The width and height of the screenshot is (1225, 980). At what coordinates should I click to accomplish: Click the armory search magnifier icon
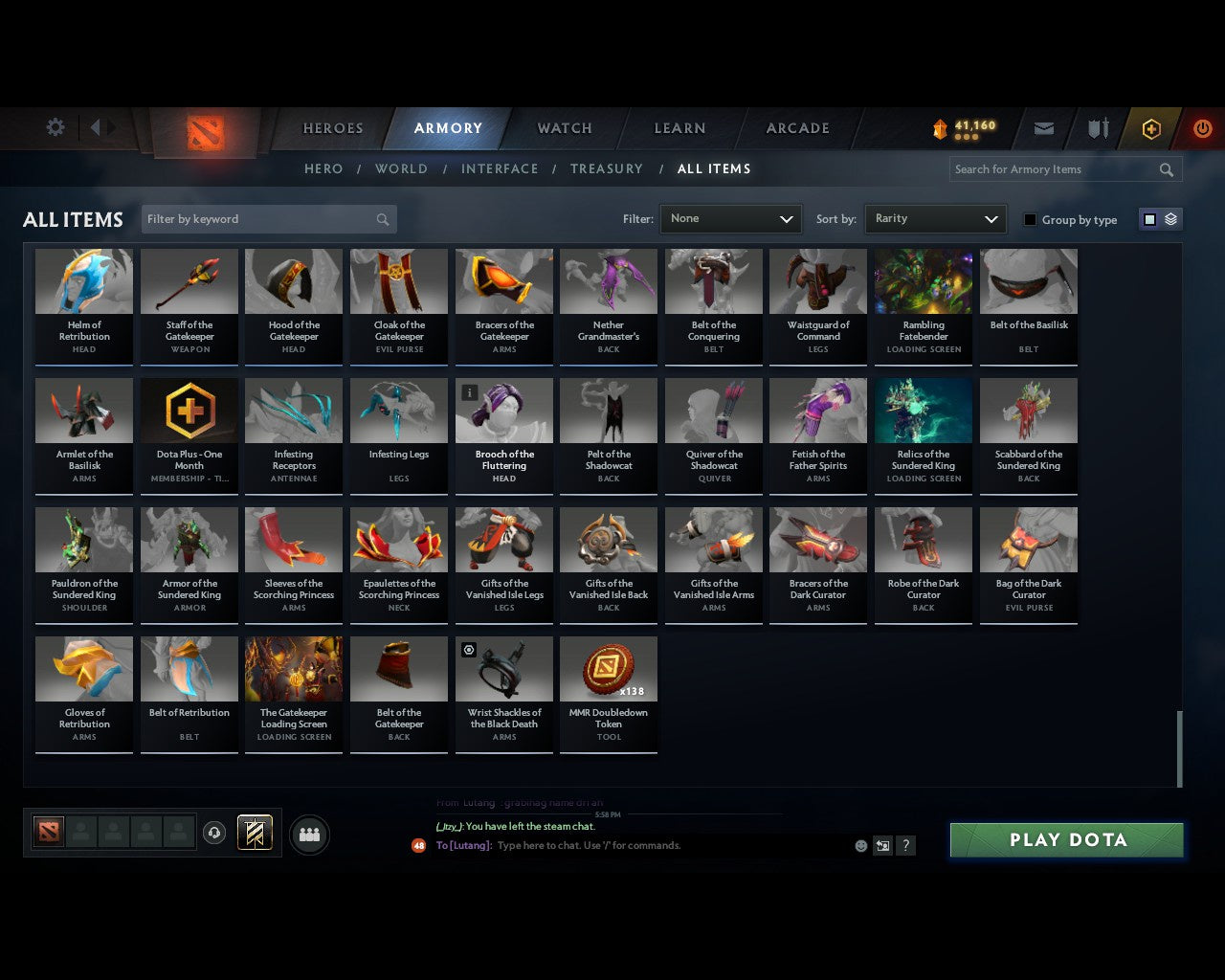point(1166,169)
